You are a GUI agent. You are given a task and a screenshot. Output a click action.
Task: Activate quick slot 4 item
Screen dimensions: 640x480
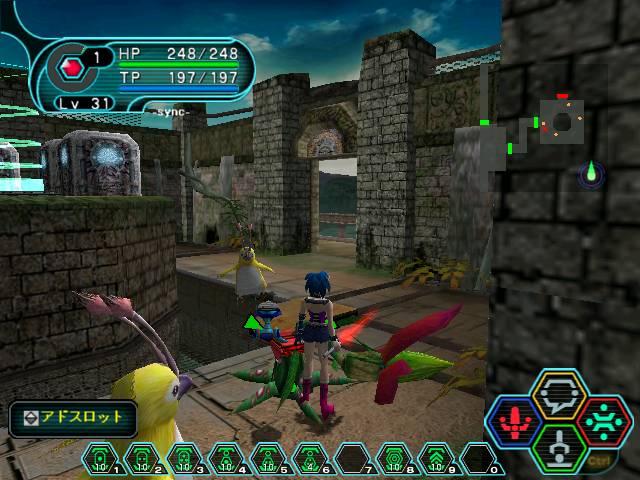pos(226,459)
